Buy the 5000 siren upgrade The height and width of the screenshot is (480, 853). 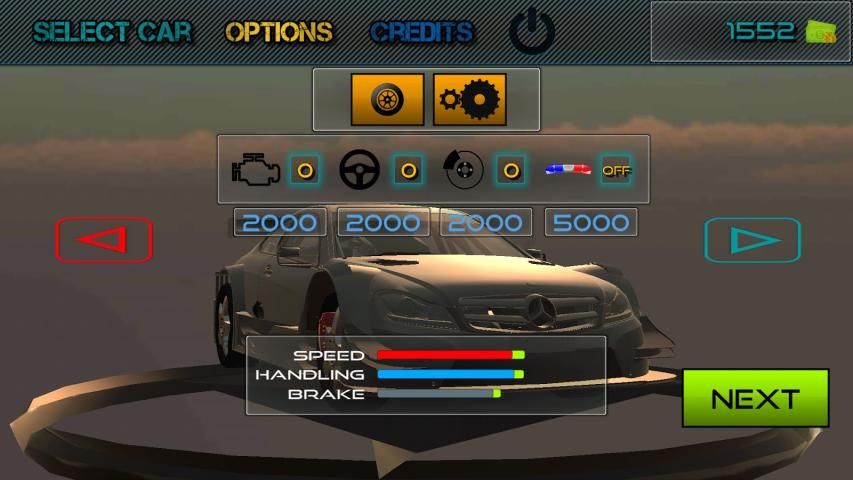point(591,222)
